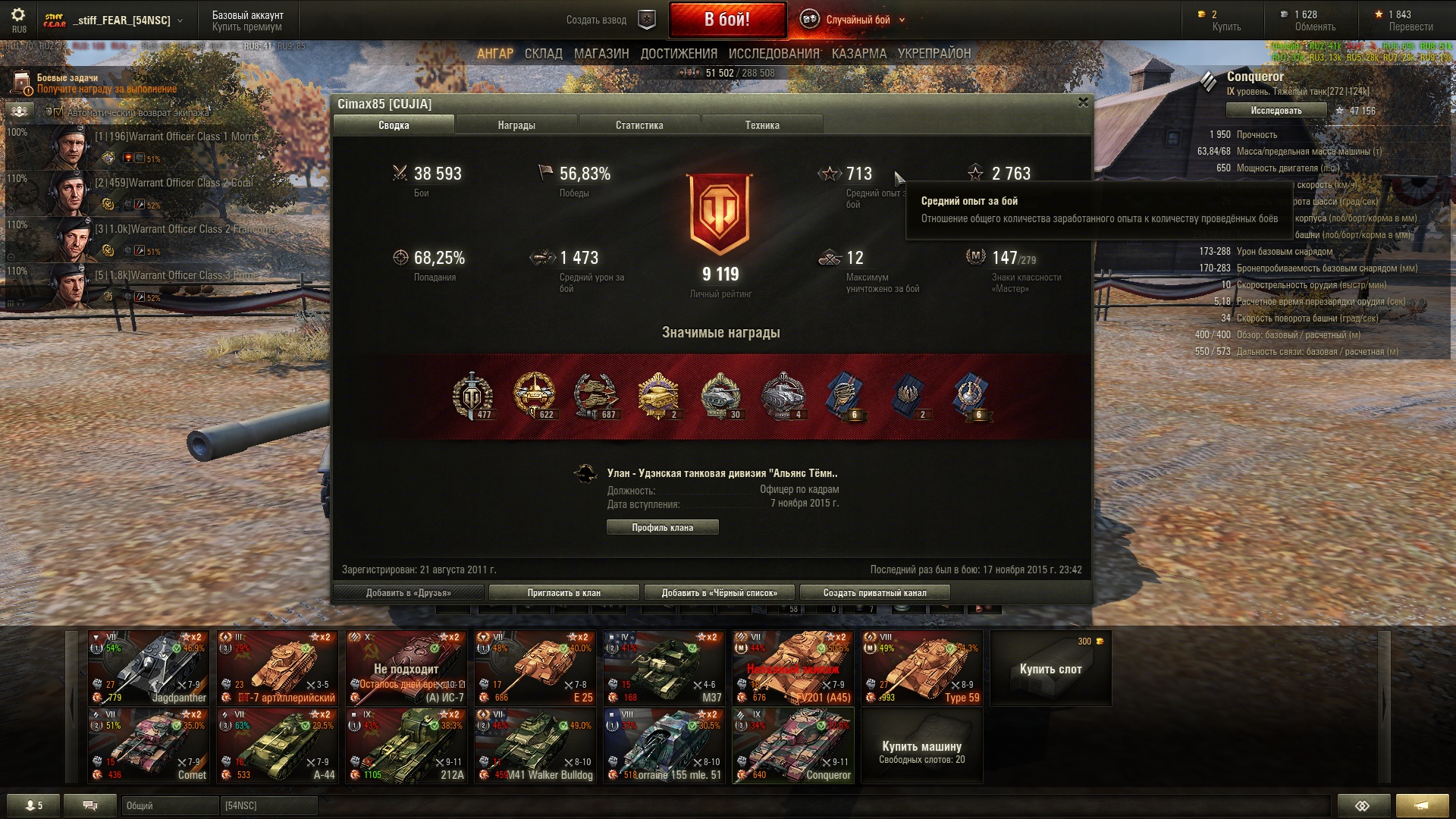1456x819 pixels.
Task: Invite player using Пригласить в клан
Action: coord(563,592)
